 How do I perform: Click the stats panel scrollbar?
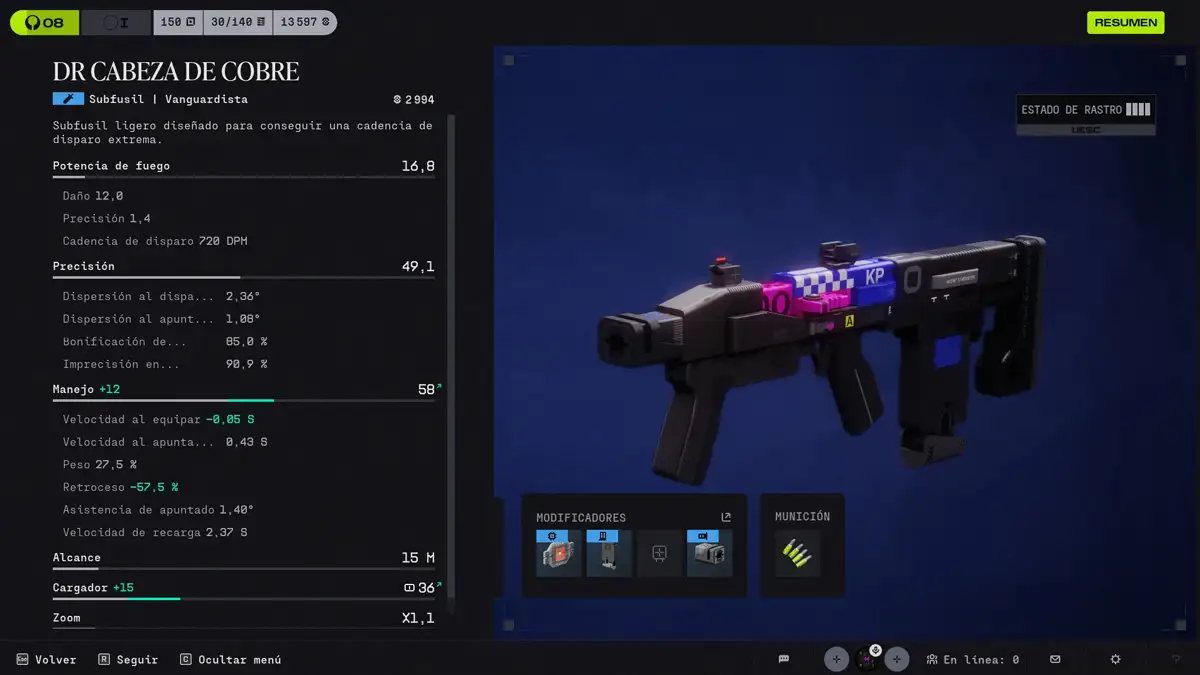point(450,360)
